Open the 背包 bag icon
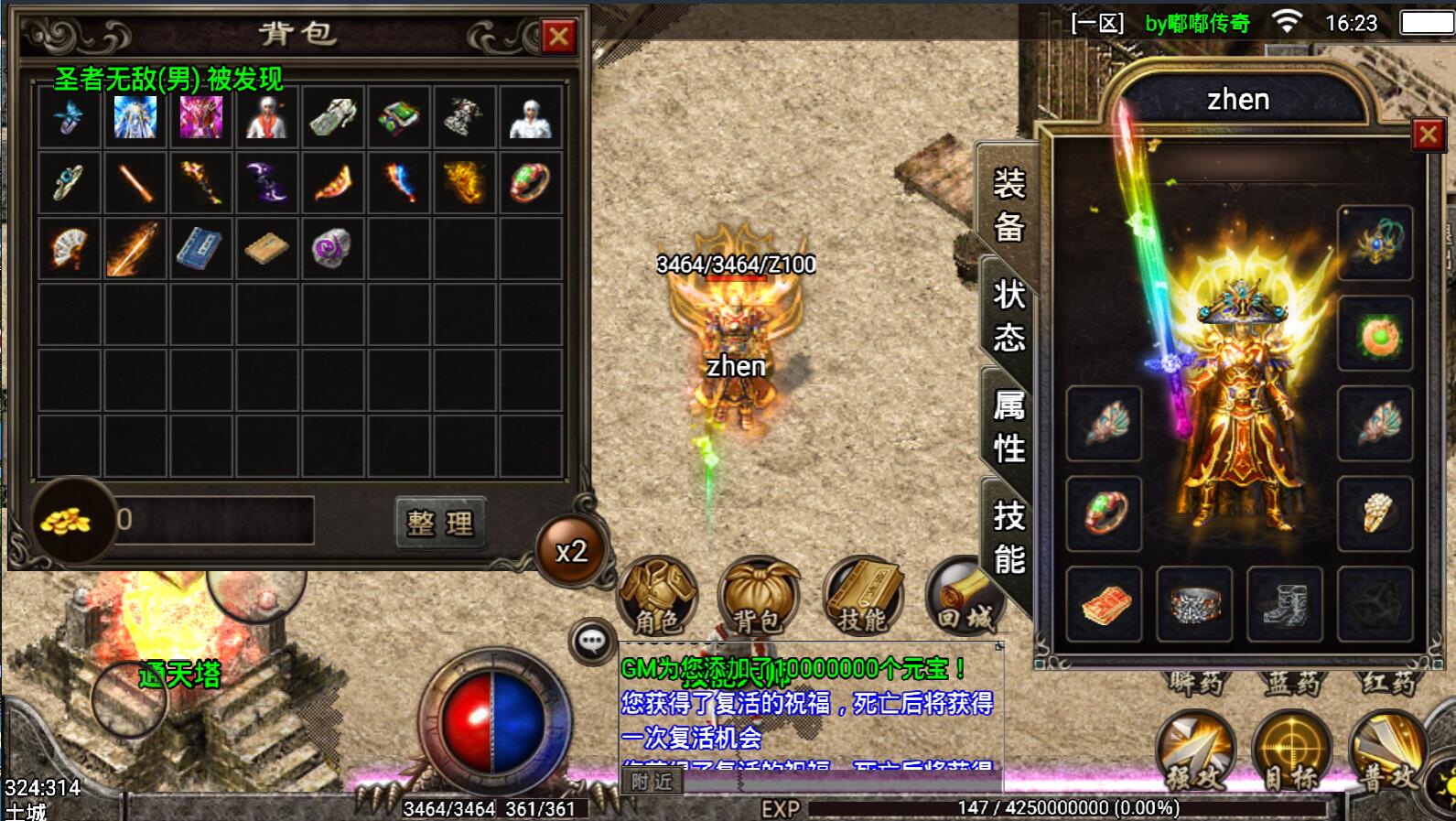This screenshot has height=821, width=1456. point(759,597)
